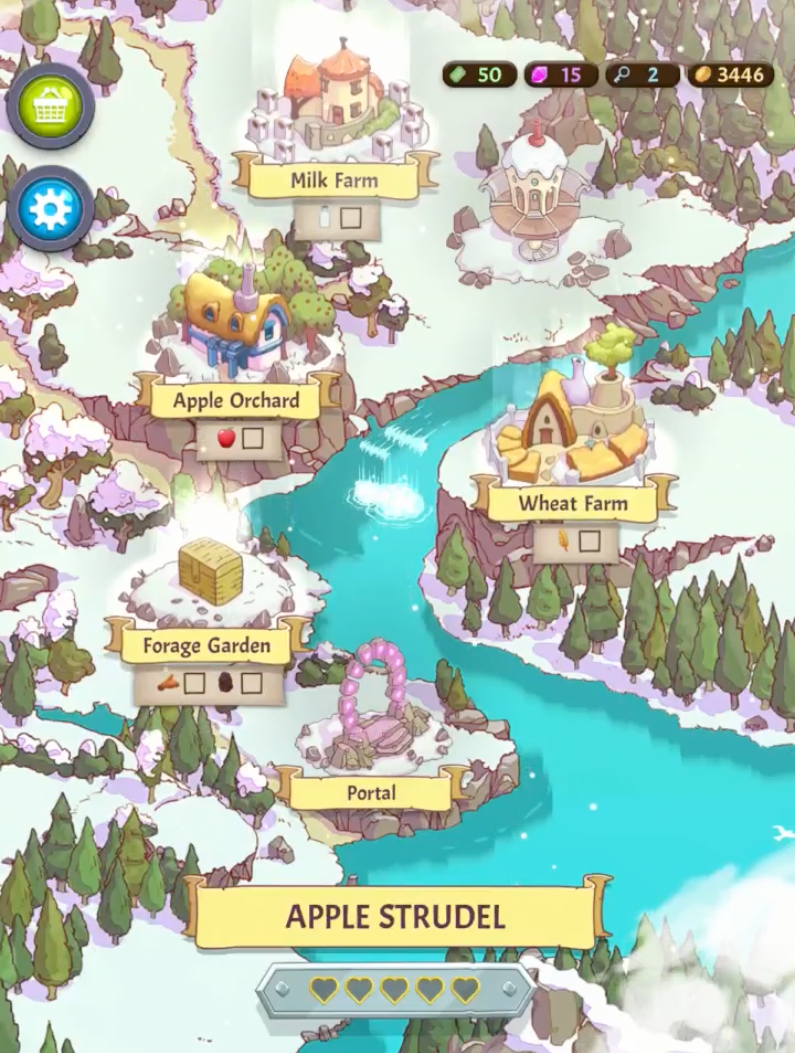The height and width of the screenshot is (1053, 795).
Task: Open the shop basket button
Action: tap(50, 106)
